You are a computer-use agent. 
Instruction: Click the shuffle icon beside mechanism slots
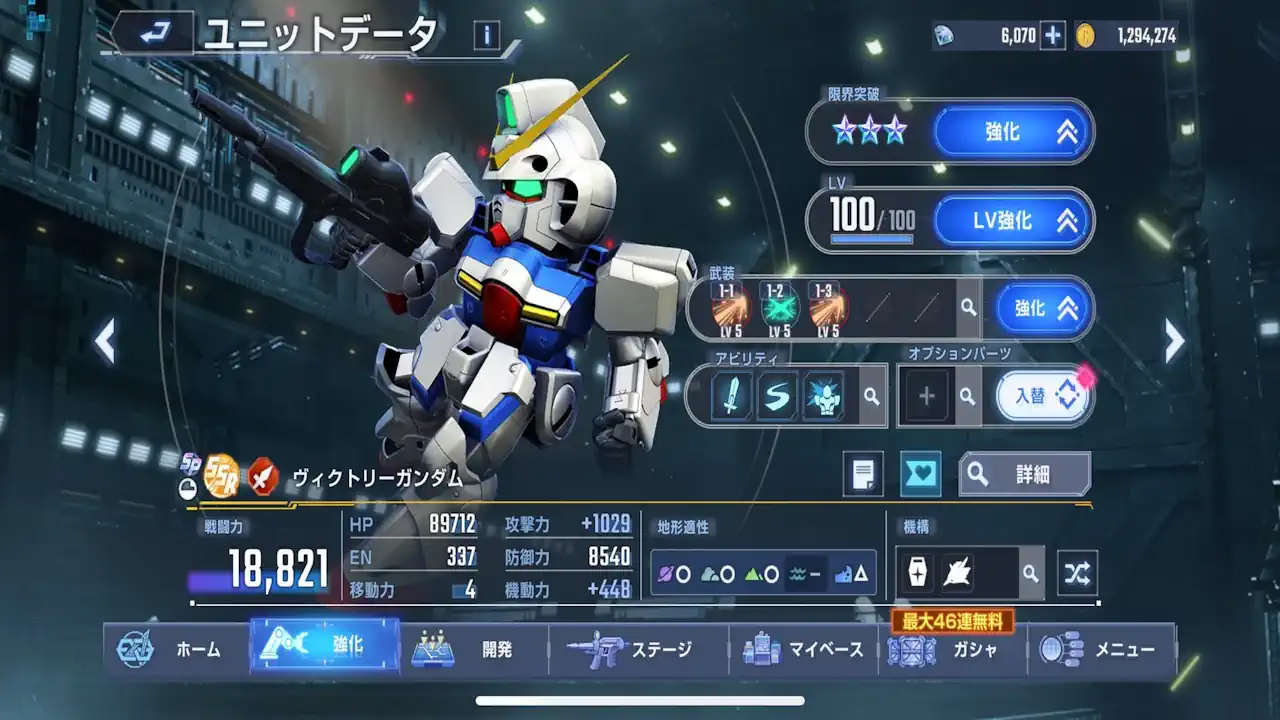pyautogui.click(x=1078, y=573)
